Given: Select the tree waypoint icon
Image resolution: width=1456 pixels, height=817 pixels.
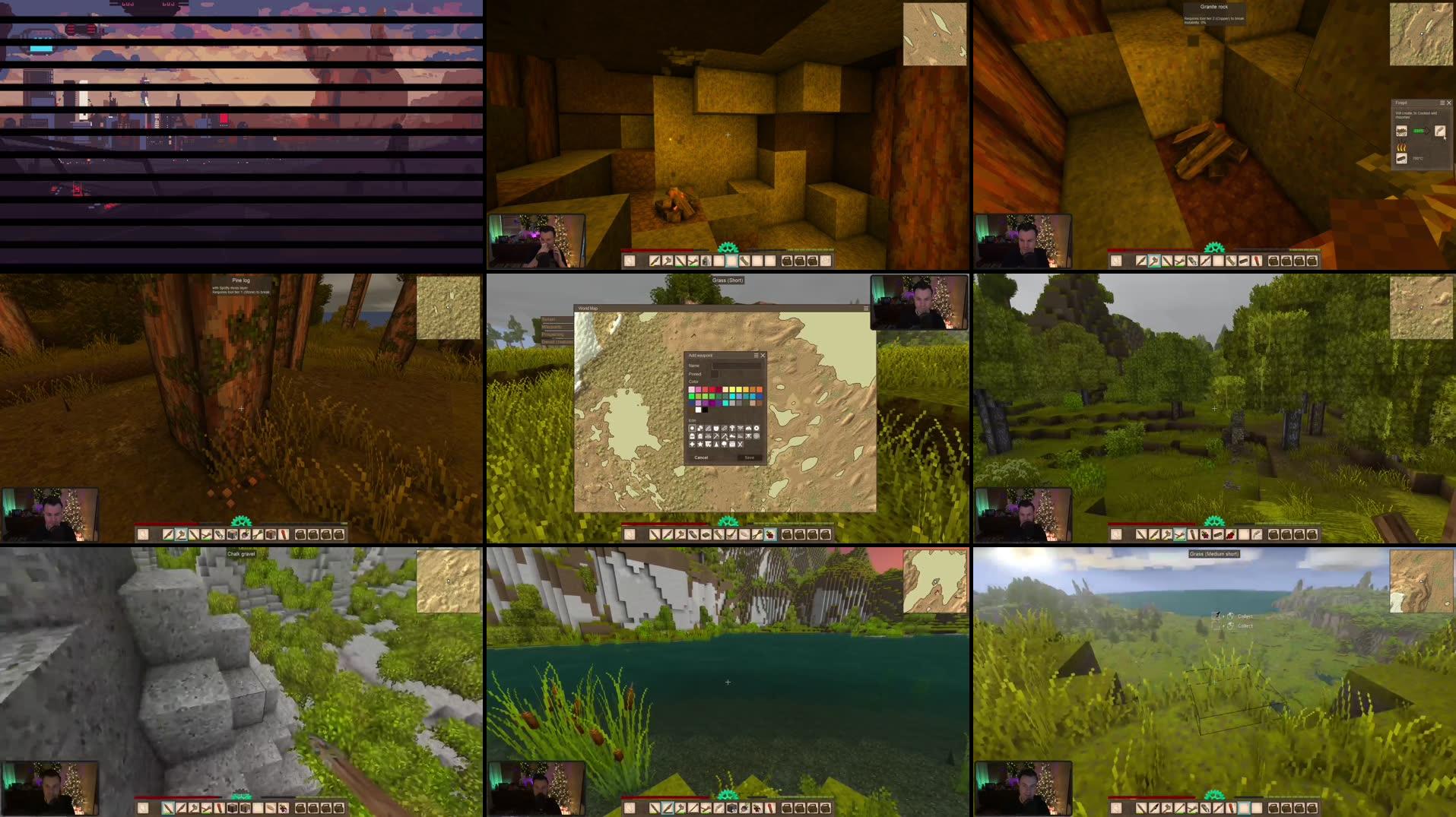Looking at the screenshot, I should [x=725, y=444].
